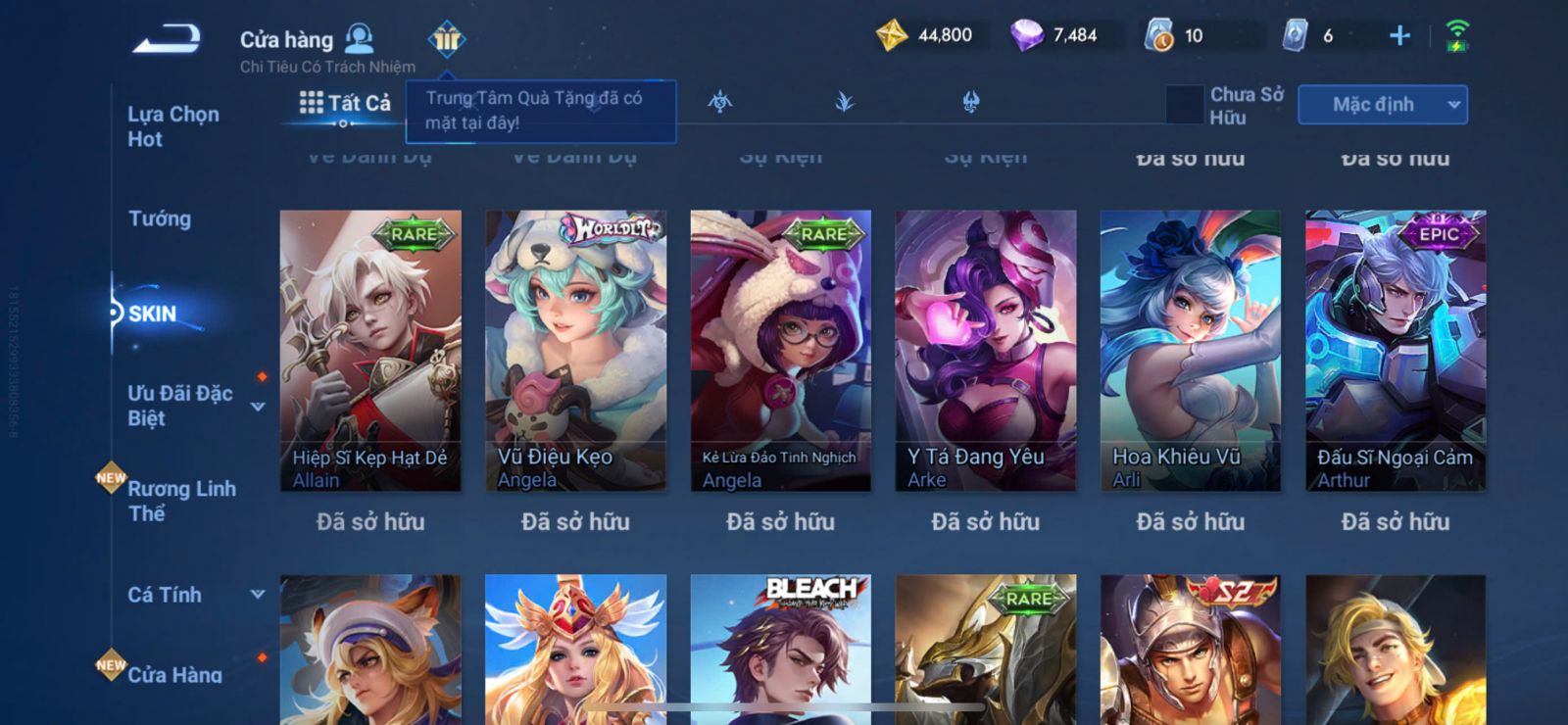Open the Mặc định sort dropdown

1382,105
